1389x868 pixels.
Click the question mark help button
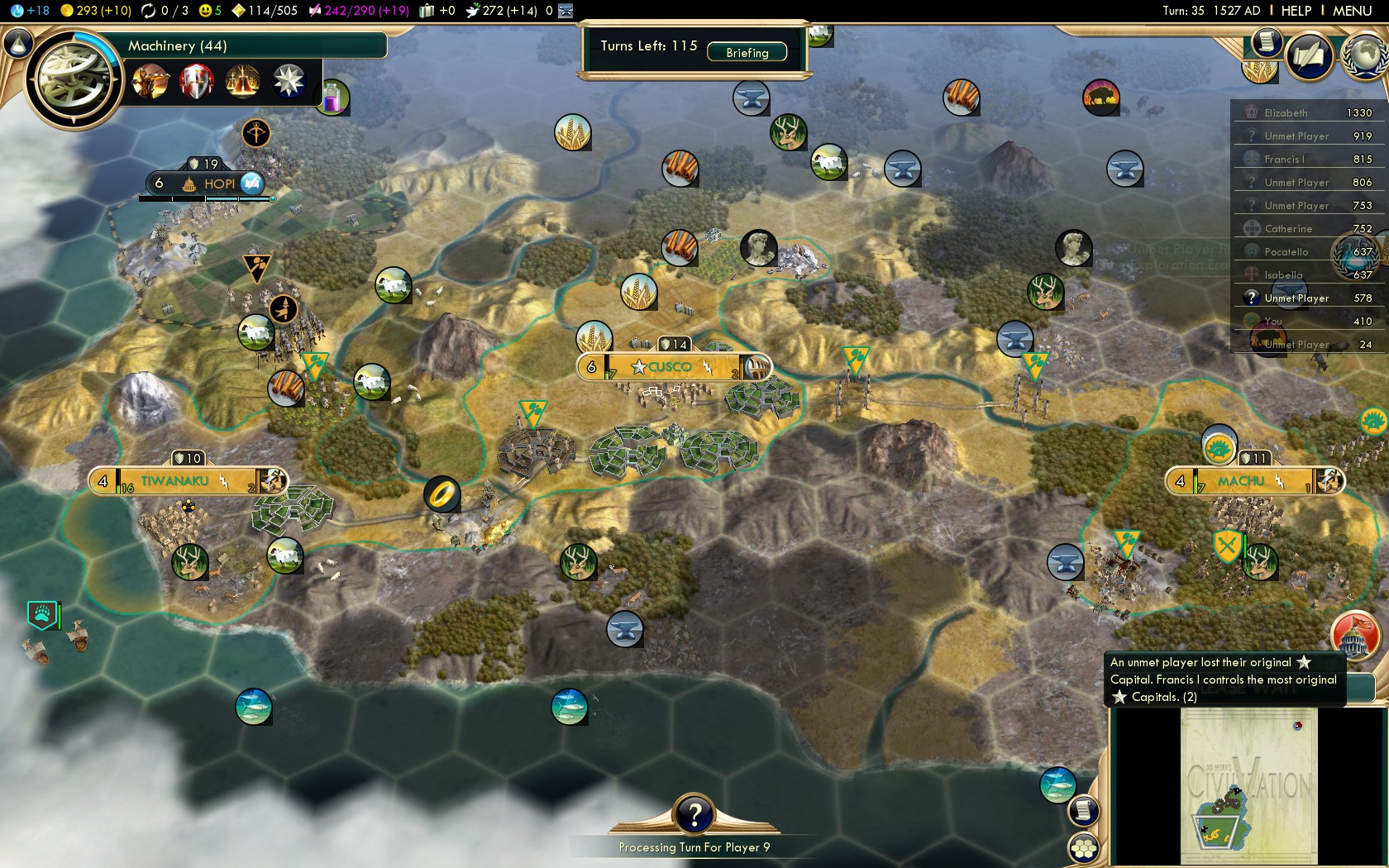click(x=694, y=815)
